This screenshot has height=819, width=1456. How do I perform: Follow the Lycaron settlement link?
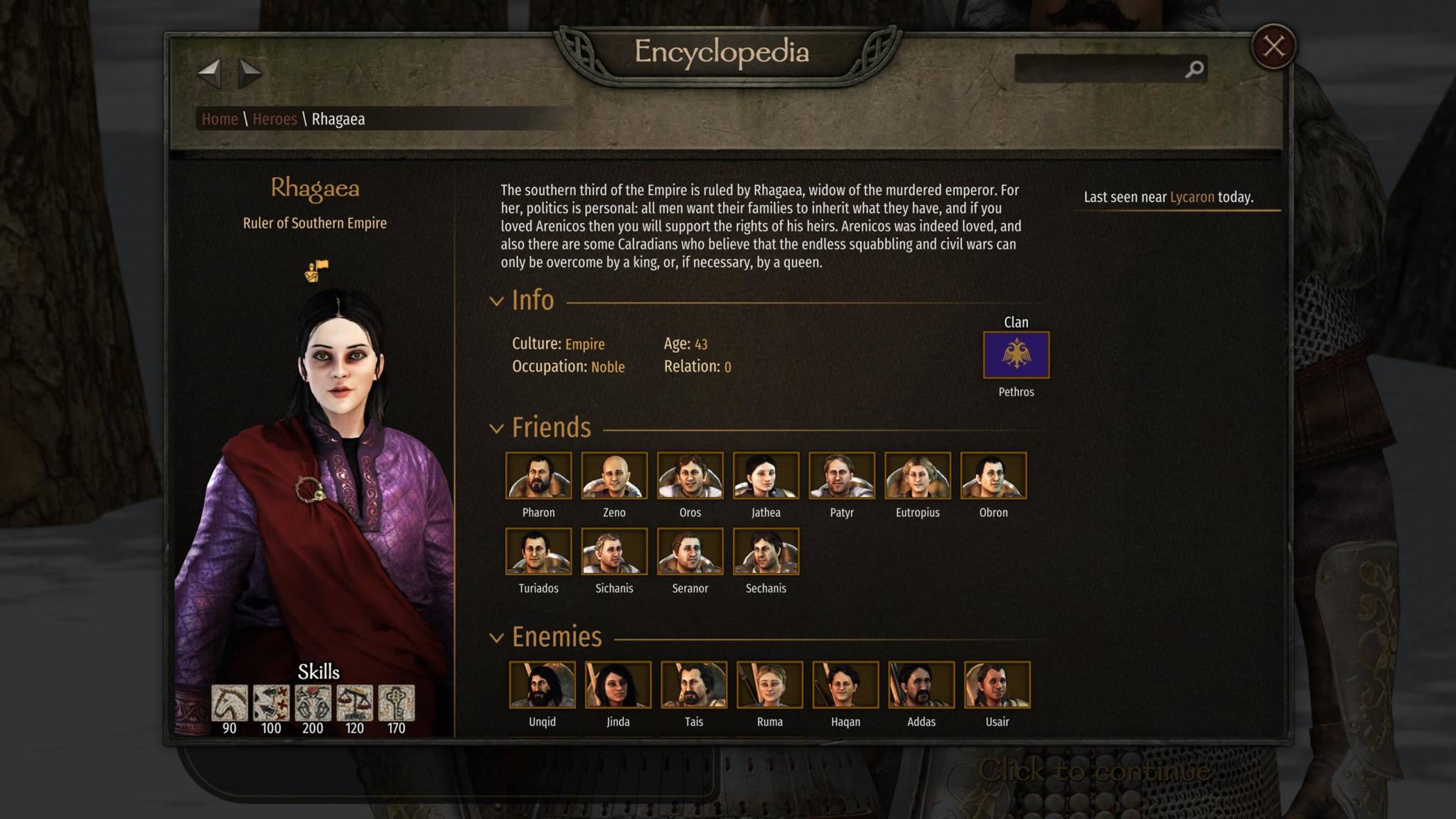1192,198
